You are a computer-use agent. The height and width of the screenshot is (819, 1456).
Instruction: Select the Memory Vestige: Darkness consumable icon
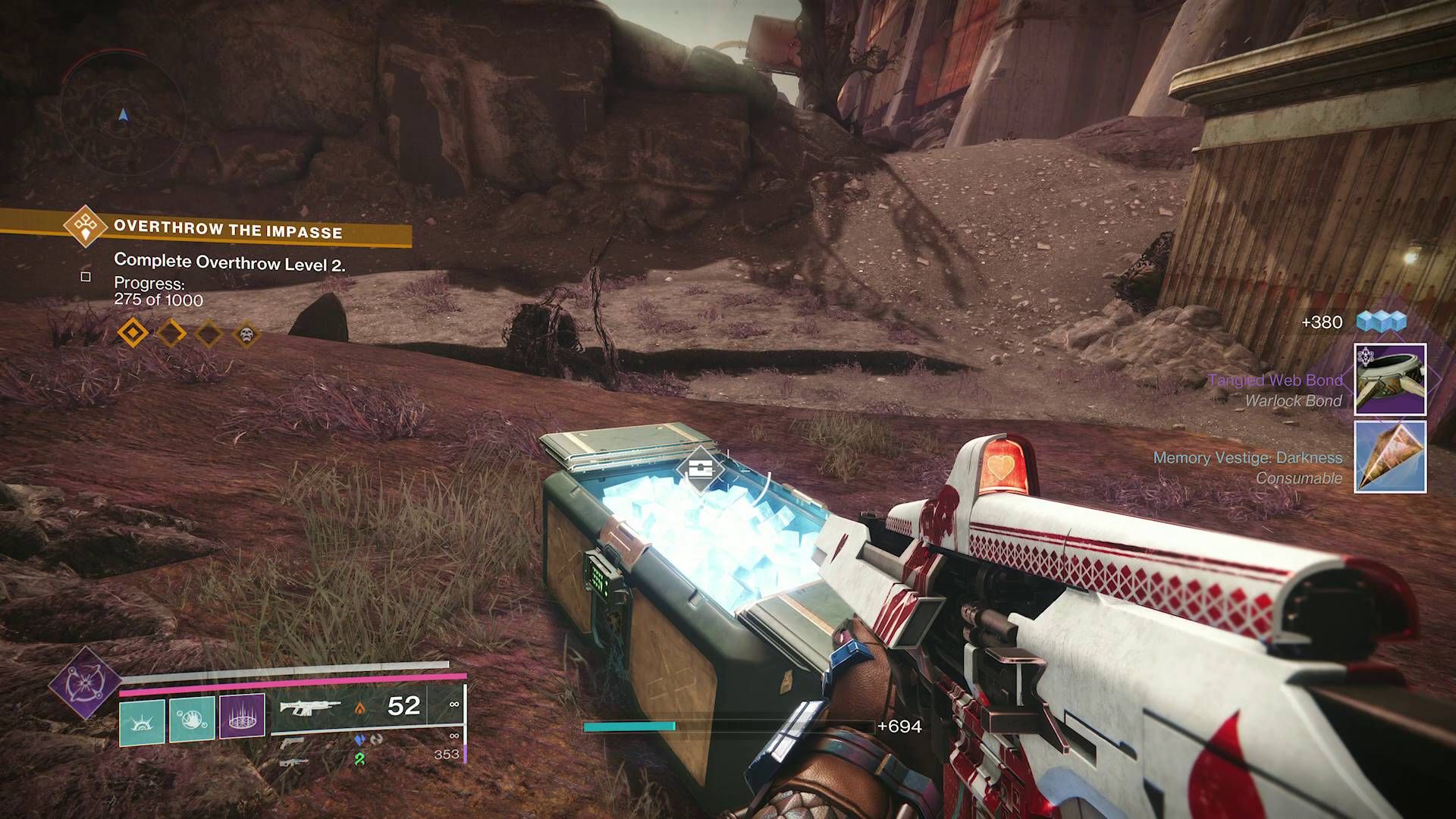click(1390, 457)
